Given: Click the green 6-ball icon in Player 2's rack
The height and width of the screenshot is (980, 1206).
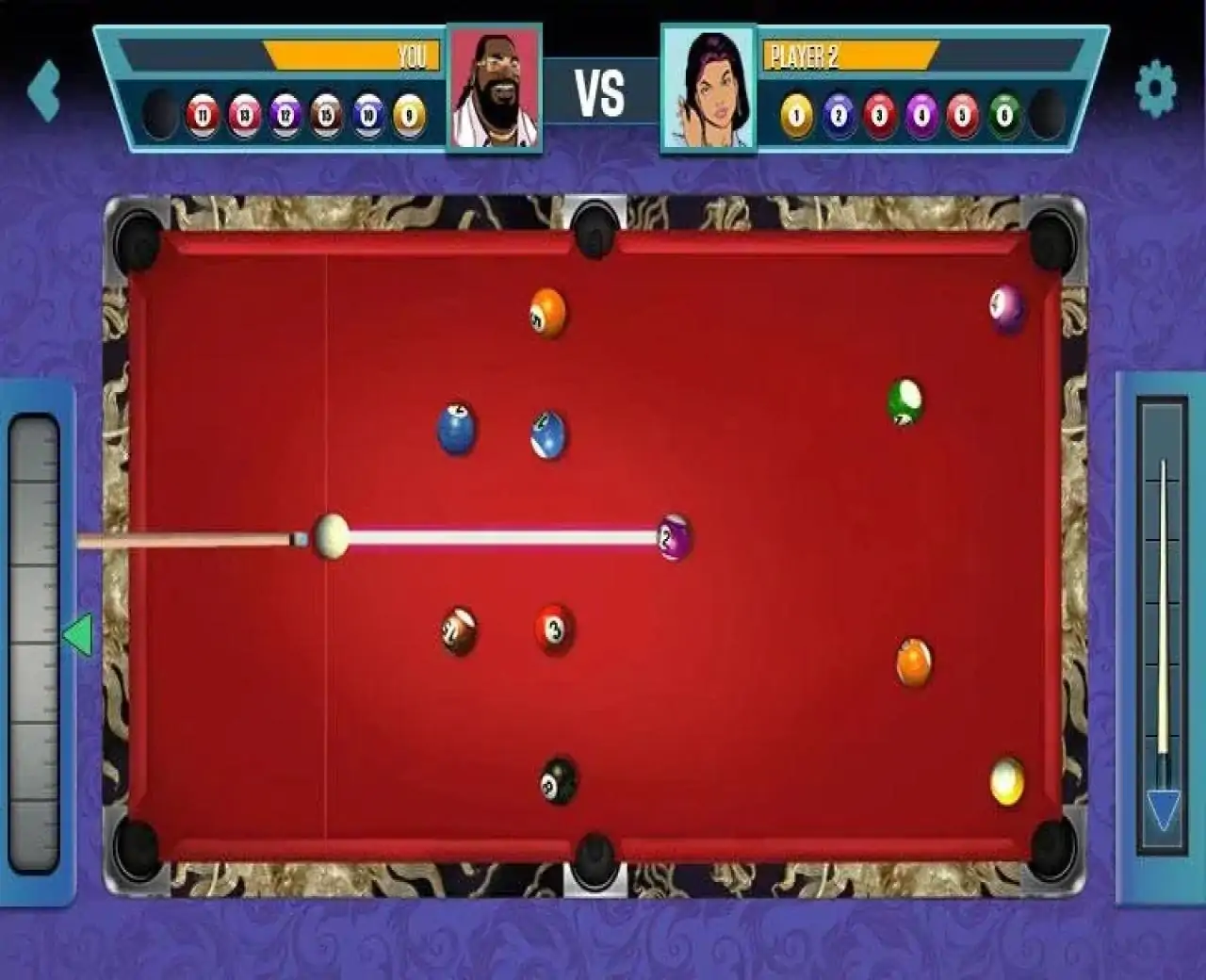Looking at the screenshot, I should tap(1003, 114).
